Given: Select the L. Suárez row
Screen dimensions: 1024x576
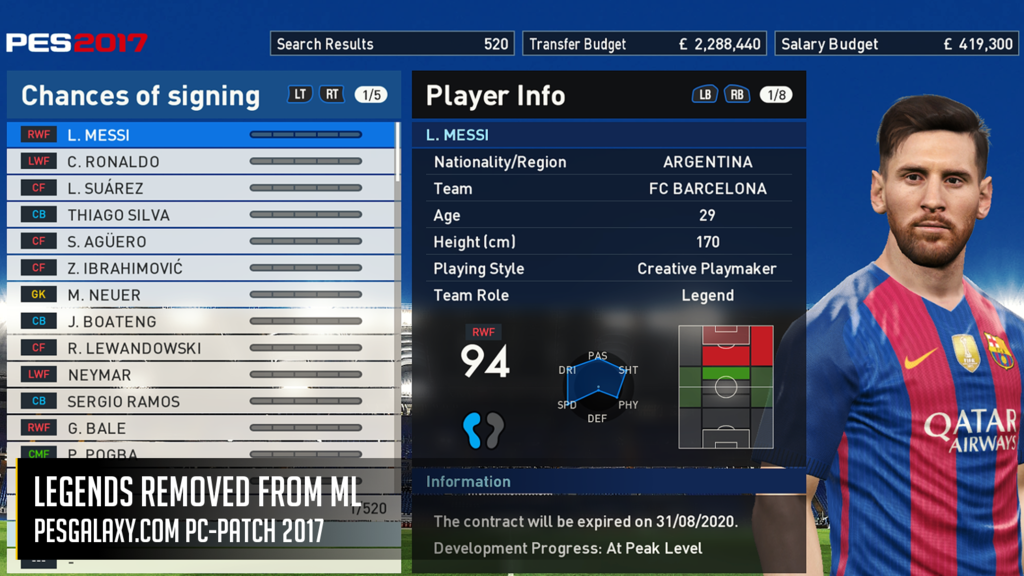Looking at the screenshot, I should (x=200, y=188).
